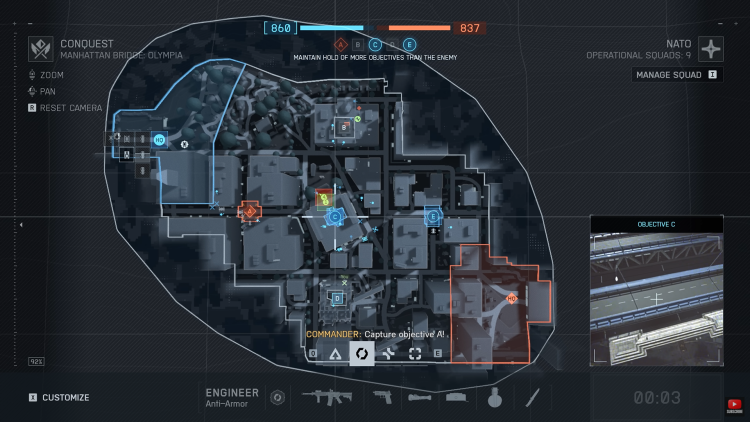Select objective A marker on the map

coord(249,211)
